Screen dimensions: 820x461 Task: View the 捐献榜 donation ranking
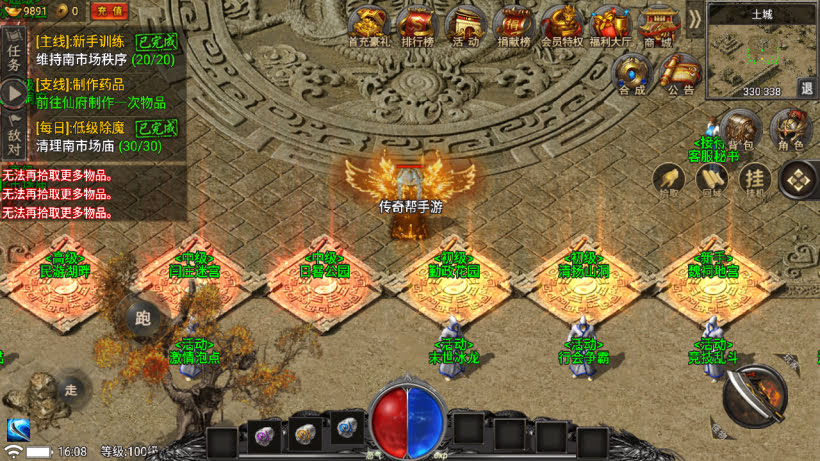[x=513, y=25]
